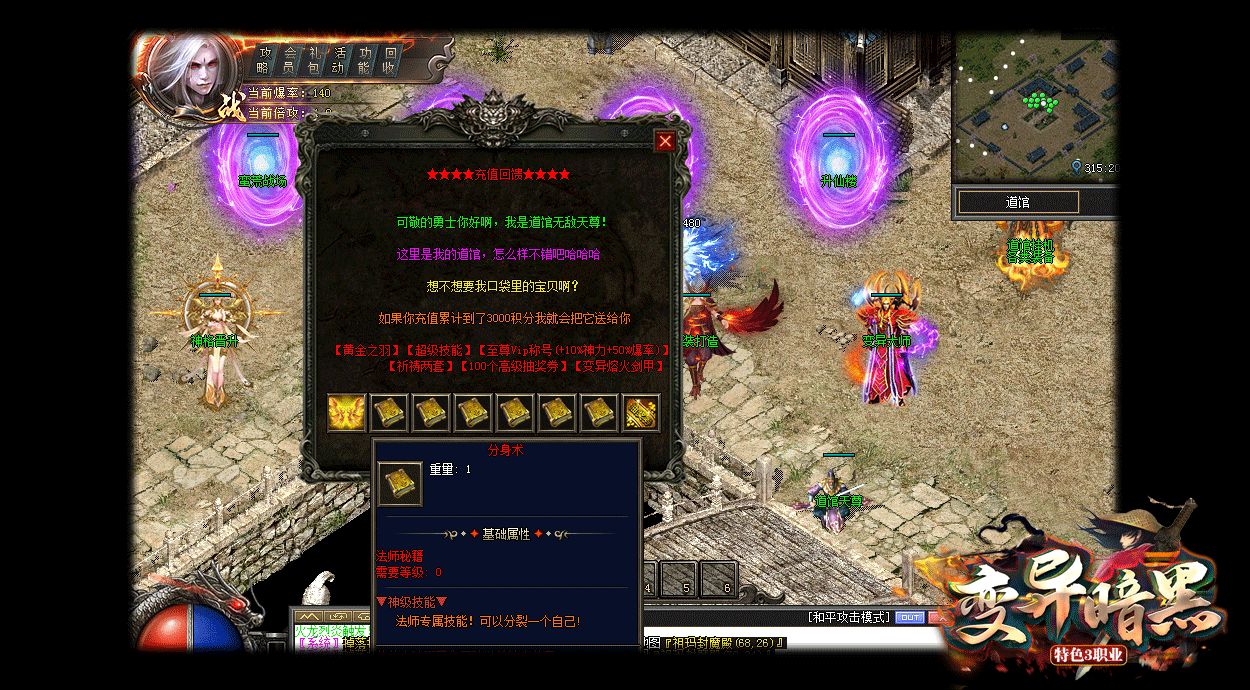Select hotbar slot number 5

[678, 579]
